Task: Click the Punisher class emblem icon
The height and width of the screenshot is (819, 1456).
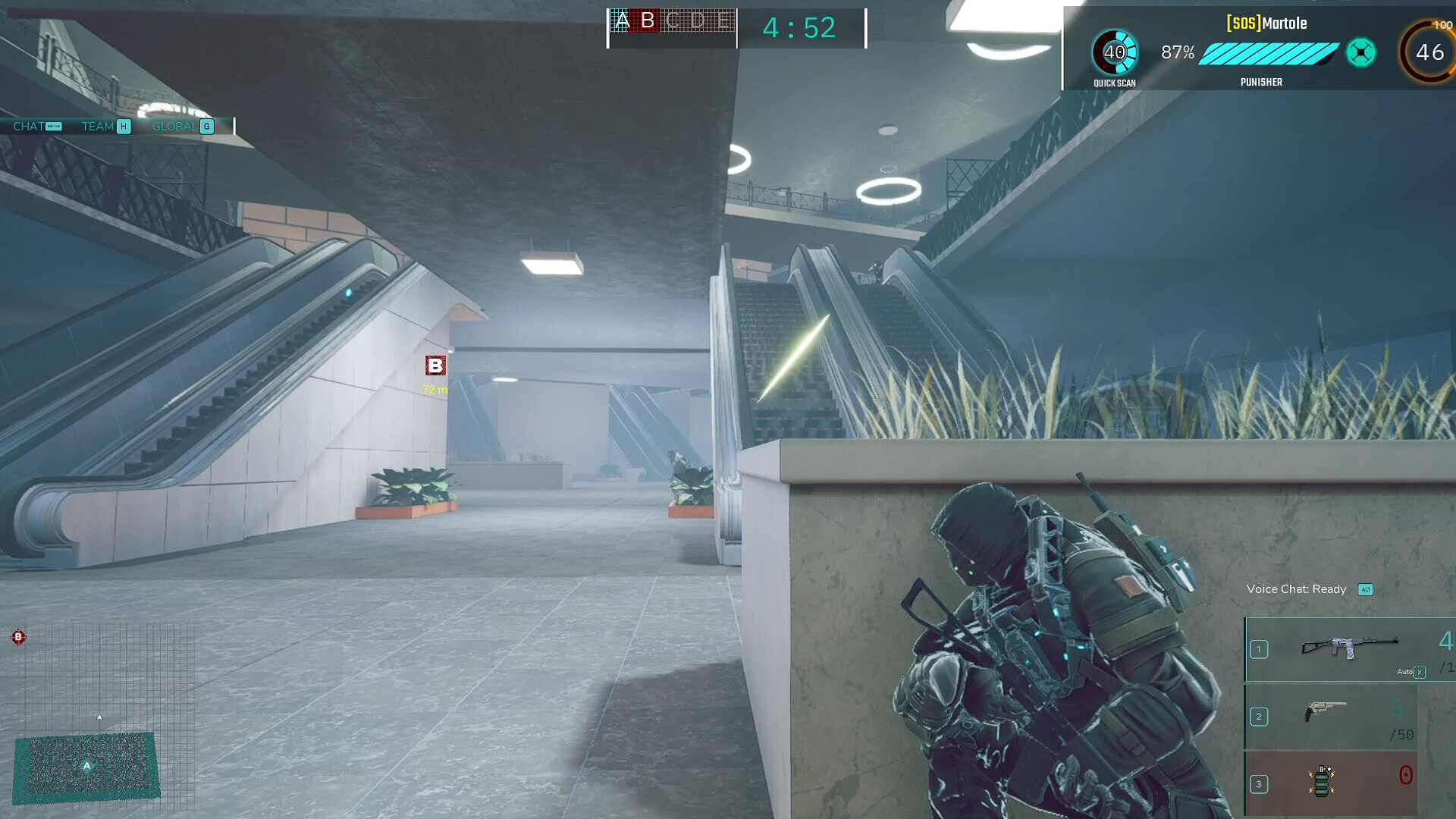Action: point(1360,53)
